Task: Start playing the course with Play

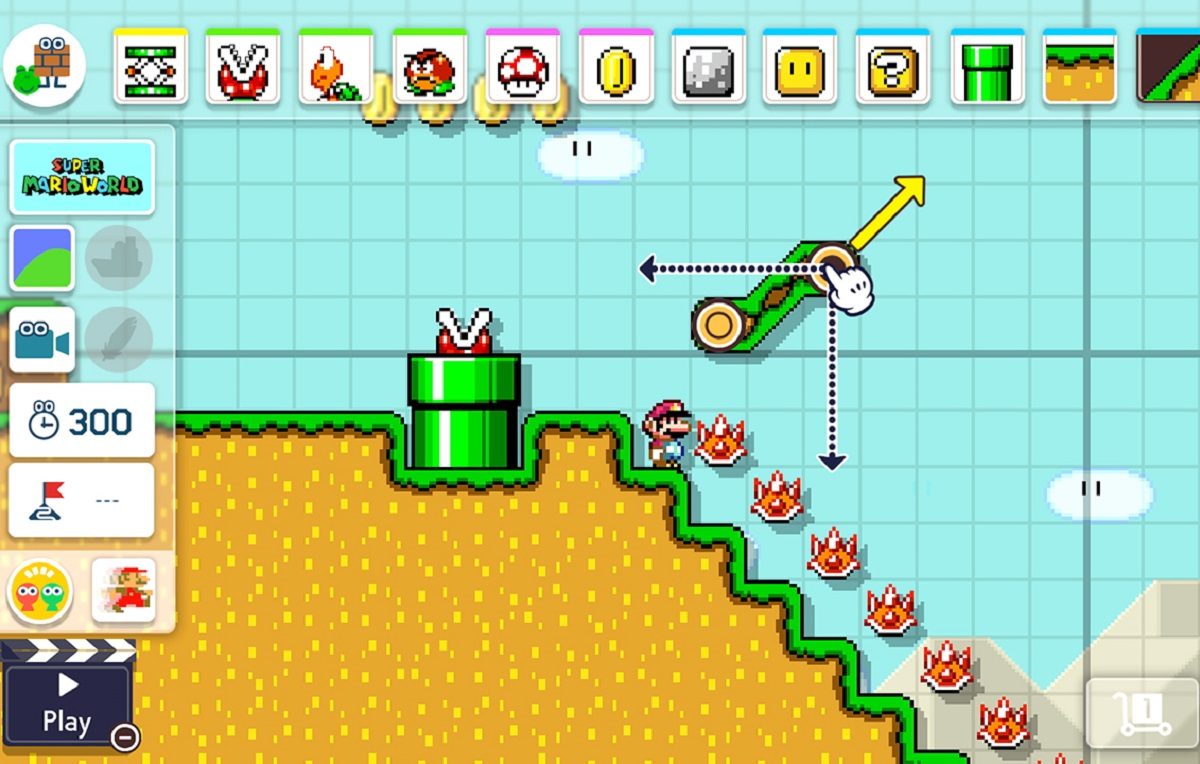Action: pyautogui.click(x=67, y=704)
